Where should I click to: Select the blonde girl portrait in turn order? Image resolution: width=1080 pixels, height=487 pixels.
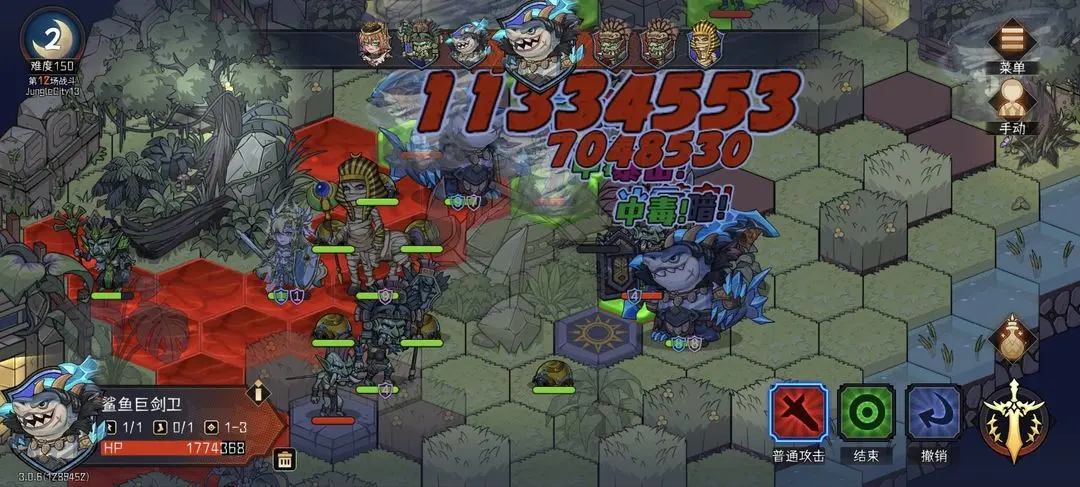click(x=375, y=44)
